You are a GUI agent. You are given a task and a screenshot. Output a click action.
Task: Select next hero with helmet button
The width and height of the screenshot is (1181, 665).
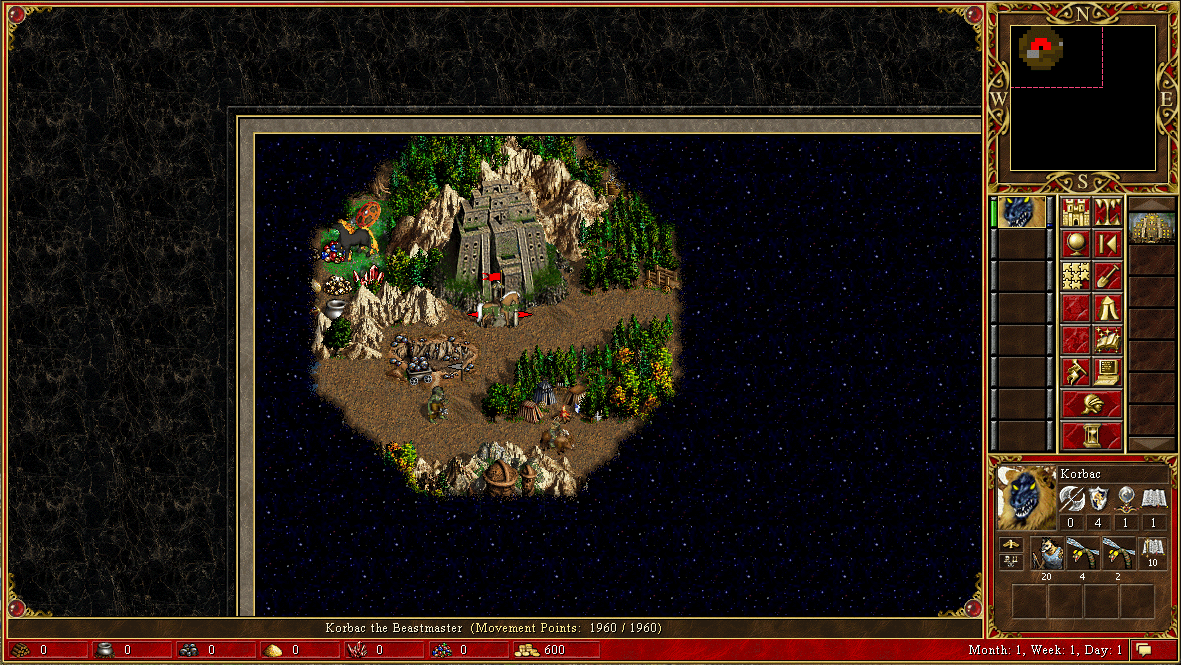point(1091,404)
